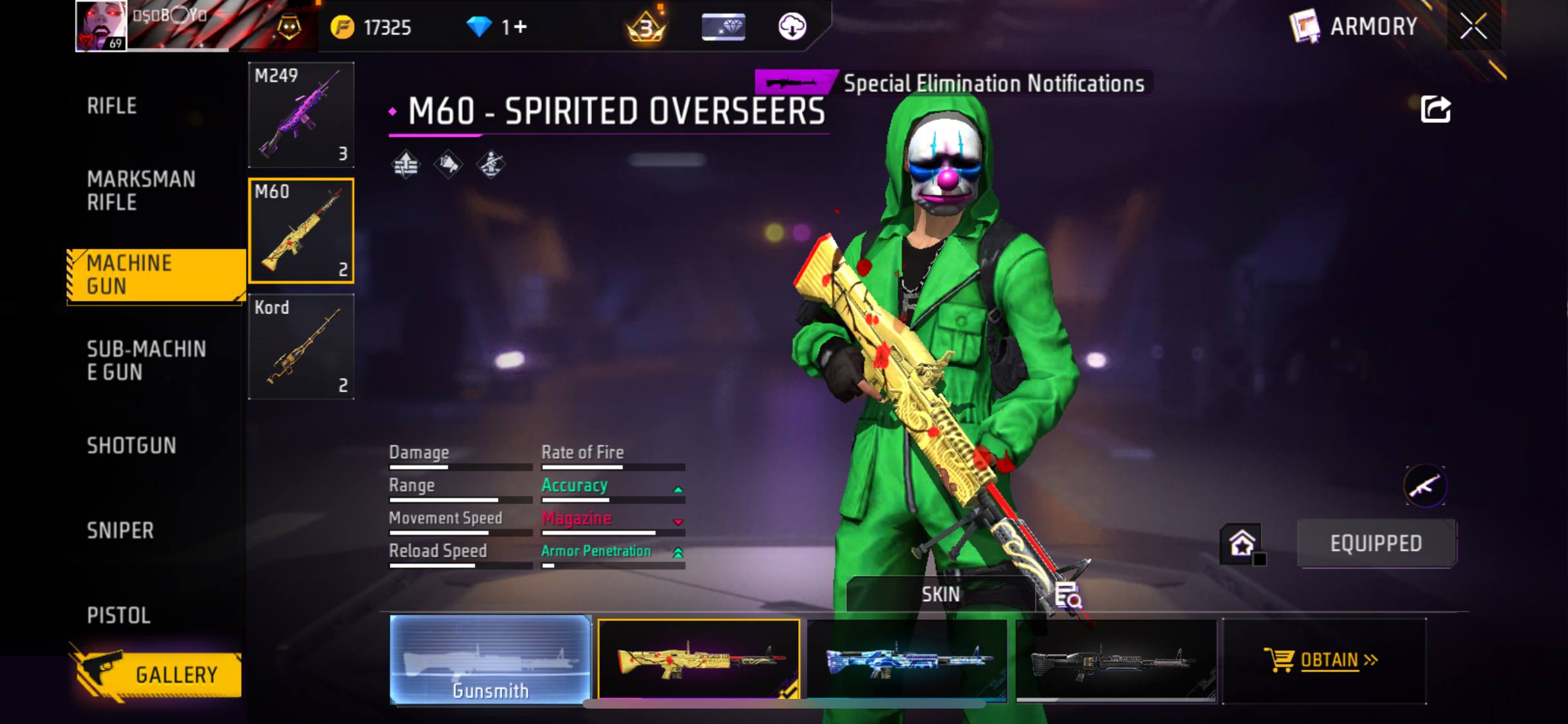1568x724 pixels.
Task: Open the player profile avatar
Action: [101, 26]
